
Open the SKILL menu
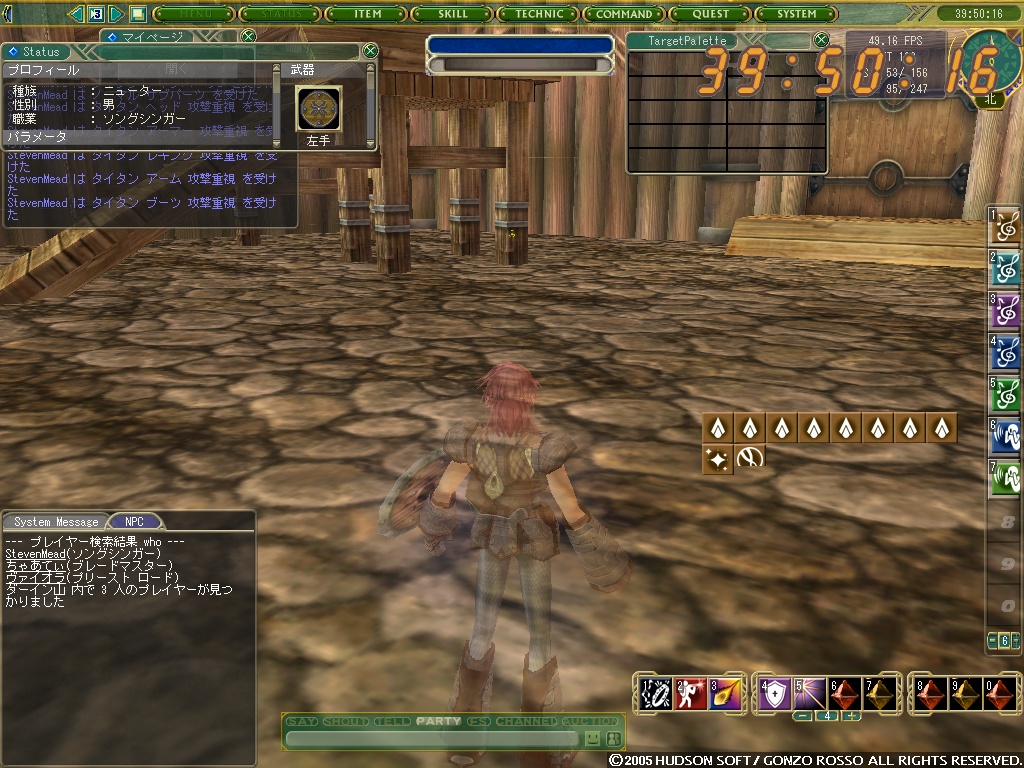(453, 14)
